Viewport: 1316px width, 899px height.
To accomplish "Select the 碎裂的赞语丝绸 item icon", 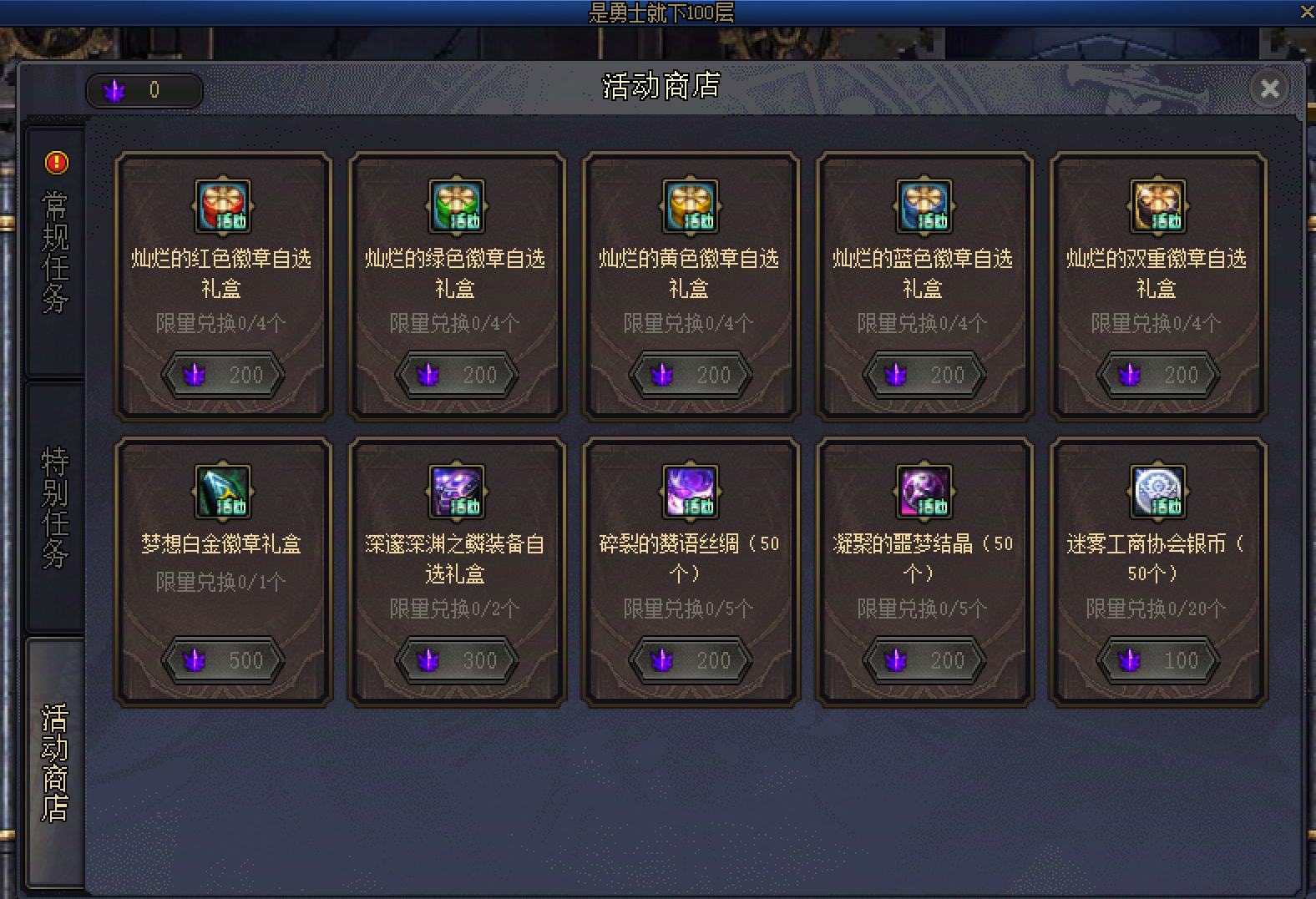I will 690,492.
